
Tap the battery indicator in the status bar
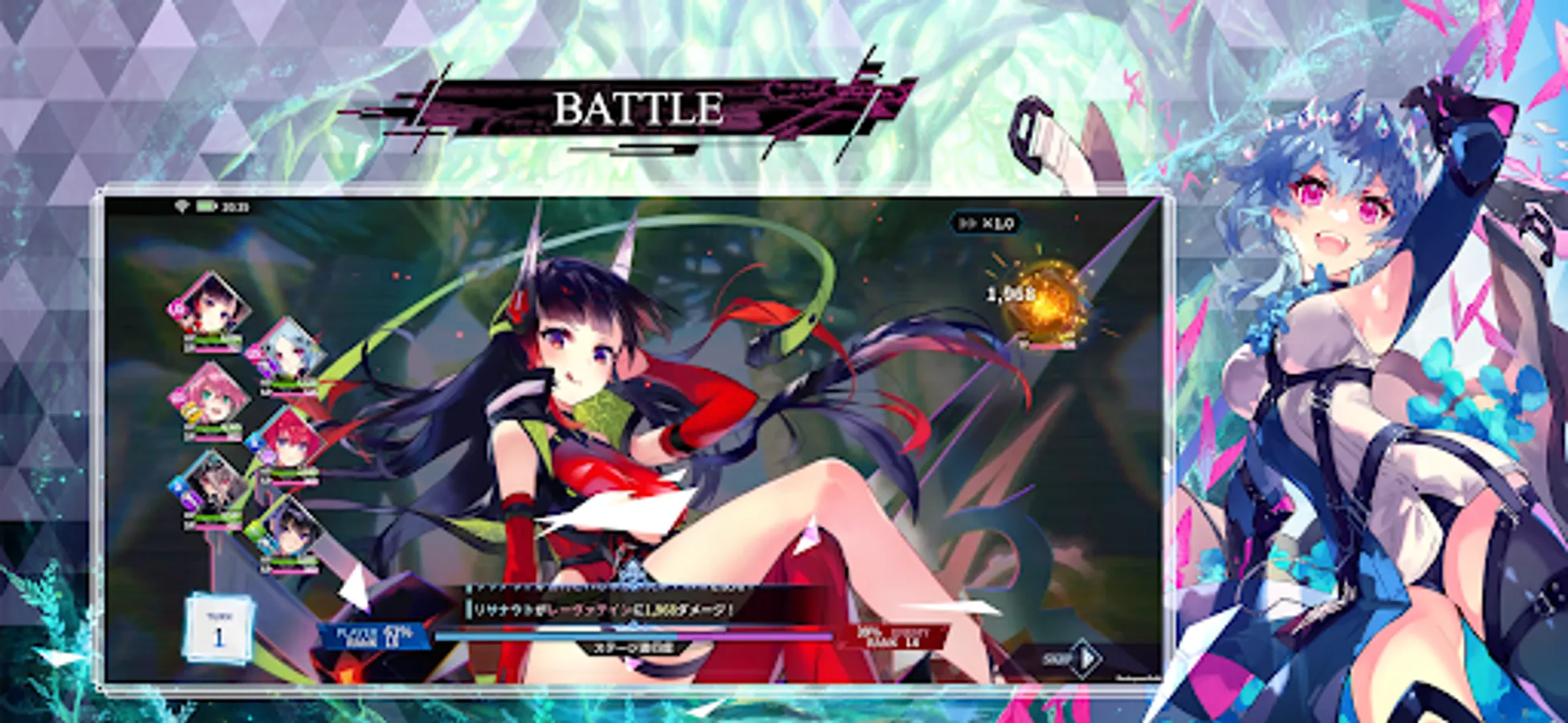pos(206,204)
